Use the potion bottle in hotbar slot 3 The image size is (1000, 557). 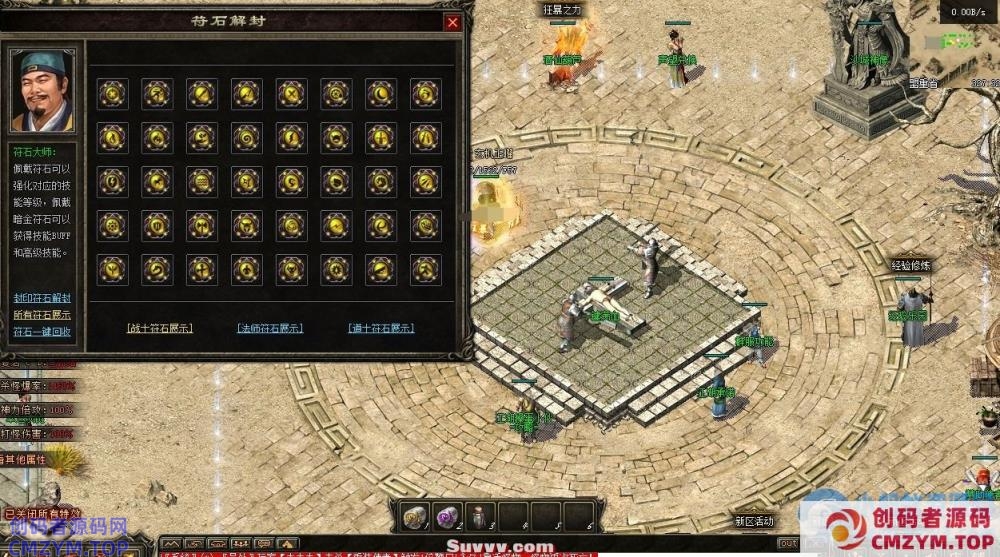[479, 518]
